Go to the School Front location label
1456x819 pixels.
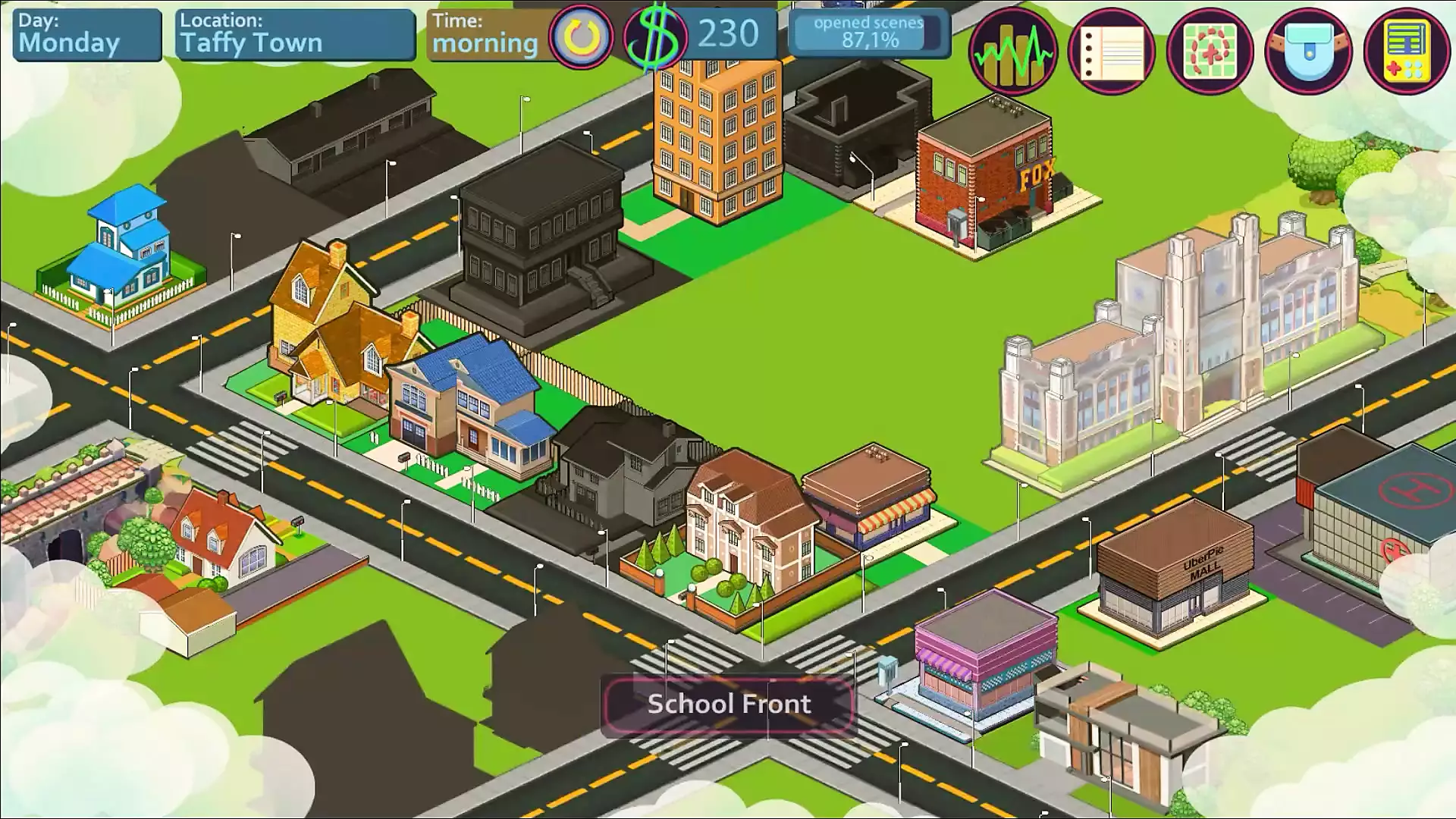[x=728, y=704]
